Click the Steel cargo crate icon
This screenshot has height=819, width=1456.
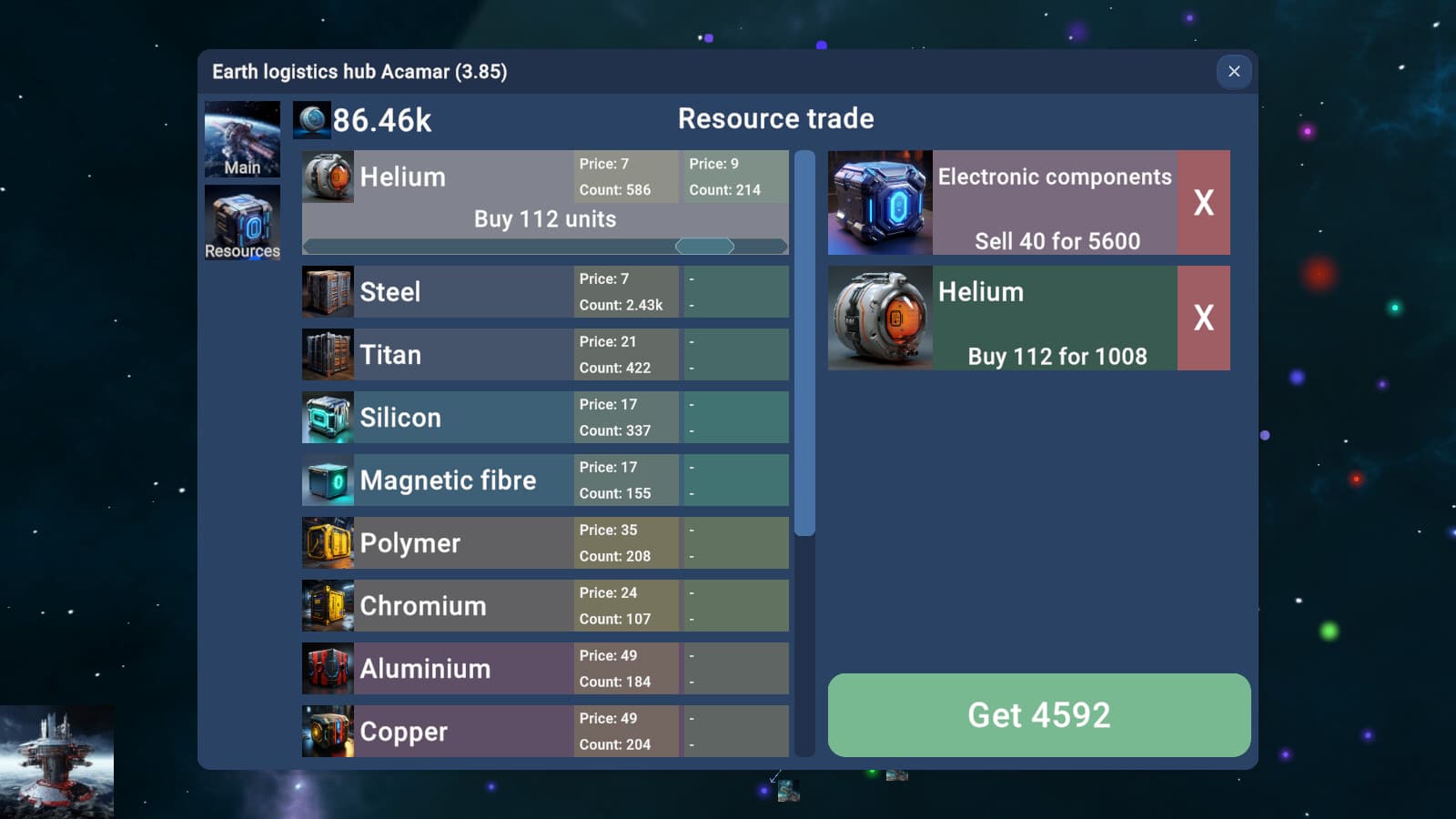[x=328, y=290]
